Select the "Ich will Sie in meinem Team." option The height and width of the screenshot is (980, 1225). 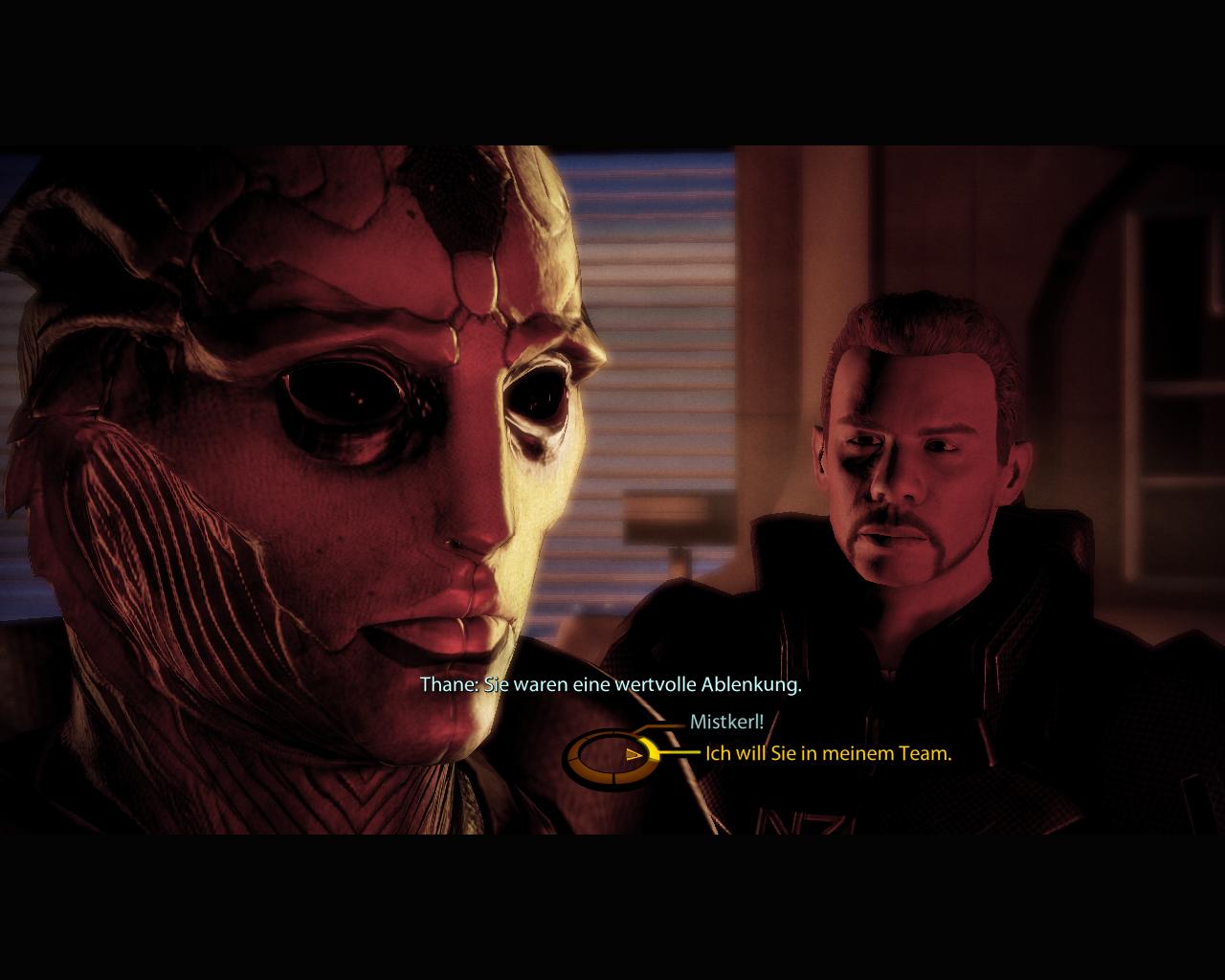(x=828, y=752)
